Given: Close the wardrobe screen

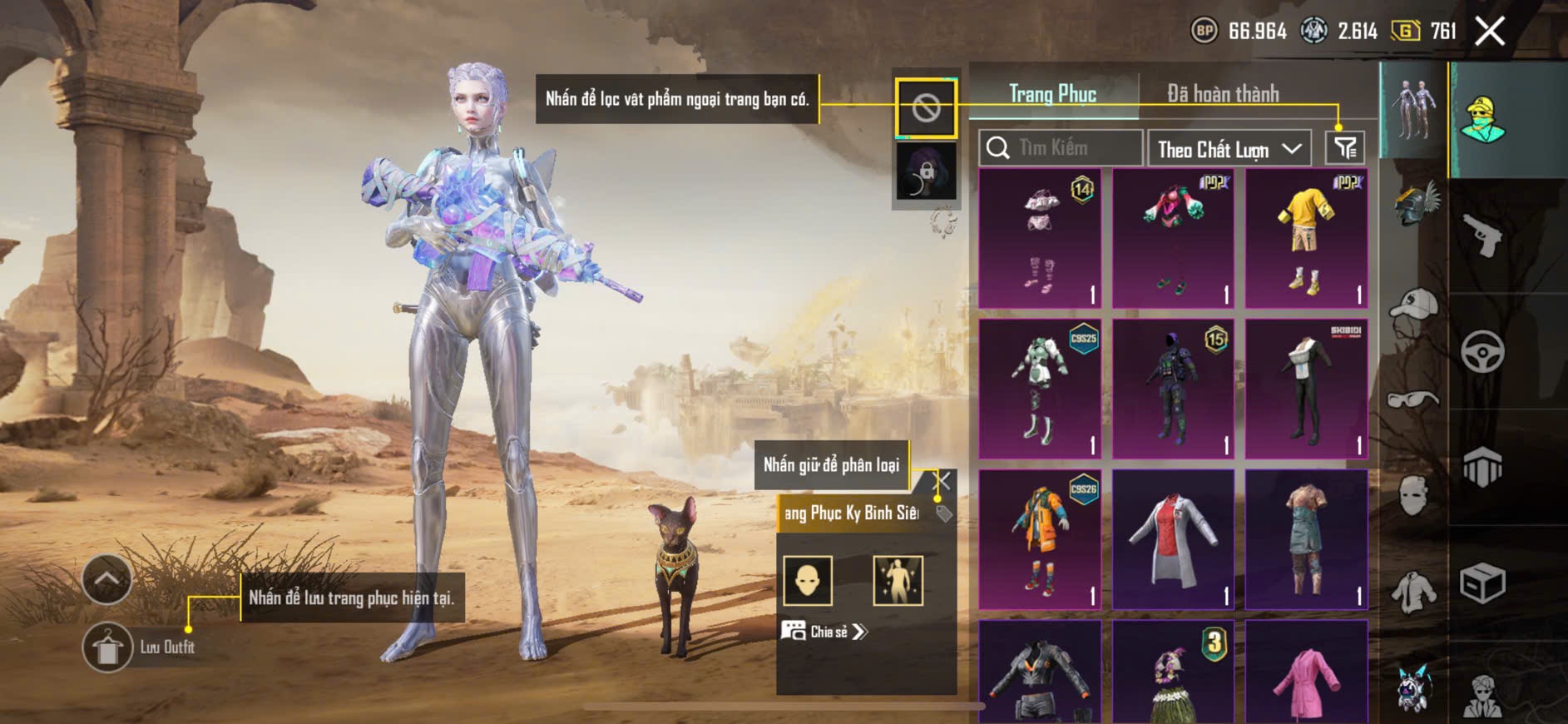Looking at the screenshot, I should pyautogui.click(x=1489, y=32).
